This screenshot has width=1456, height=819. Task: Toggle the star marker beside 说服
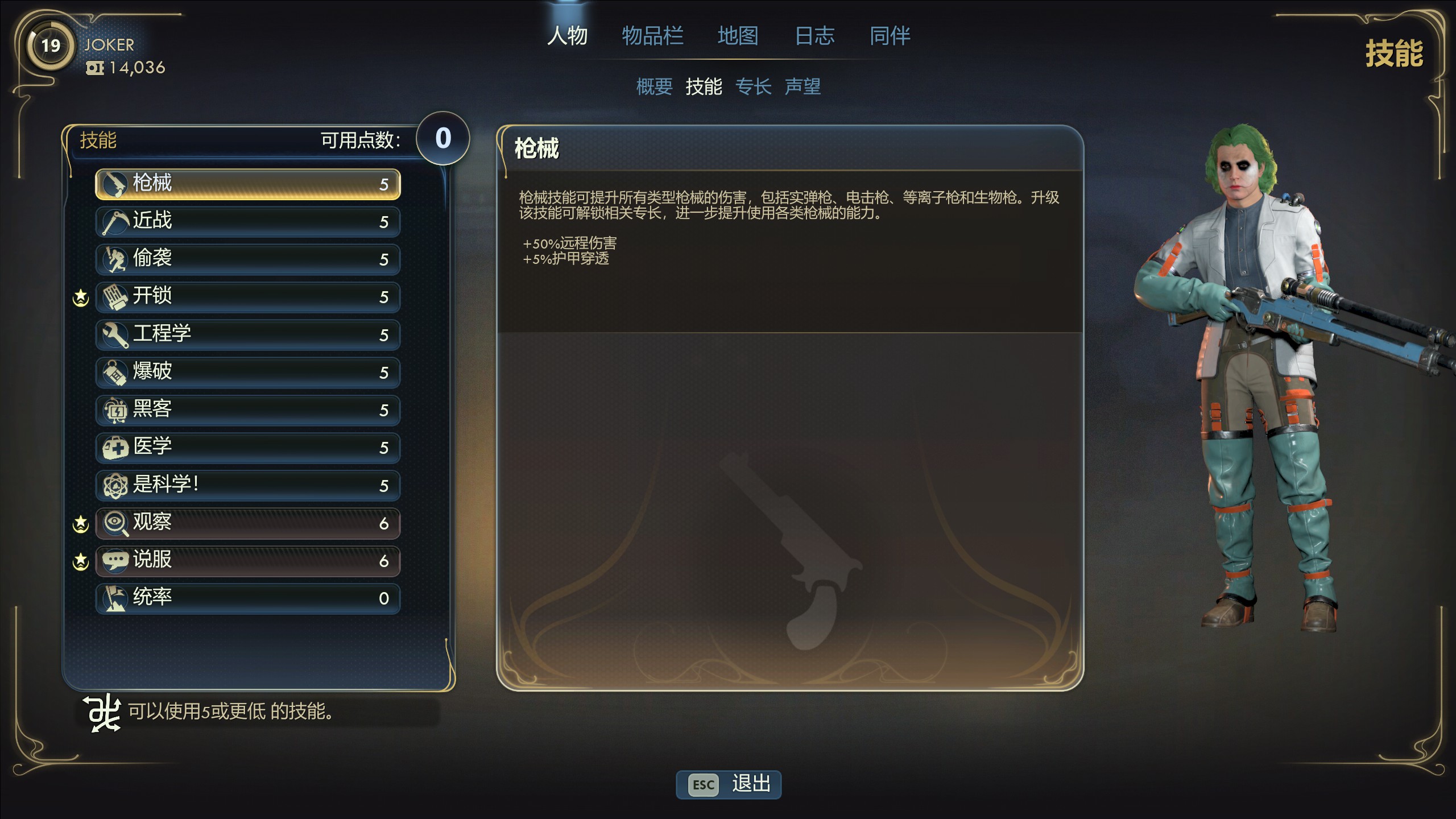(x=80, y=560)
